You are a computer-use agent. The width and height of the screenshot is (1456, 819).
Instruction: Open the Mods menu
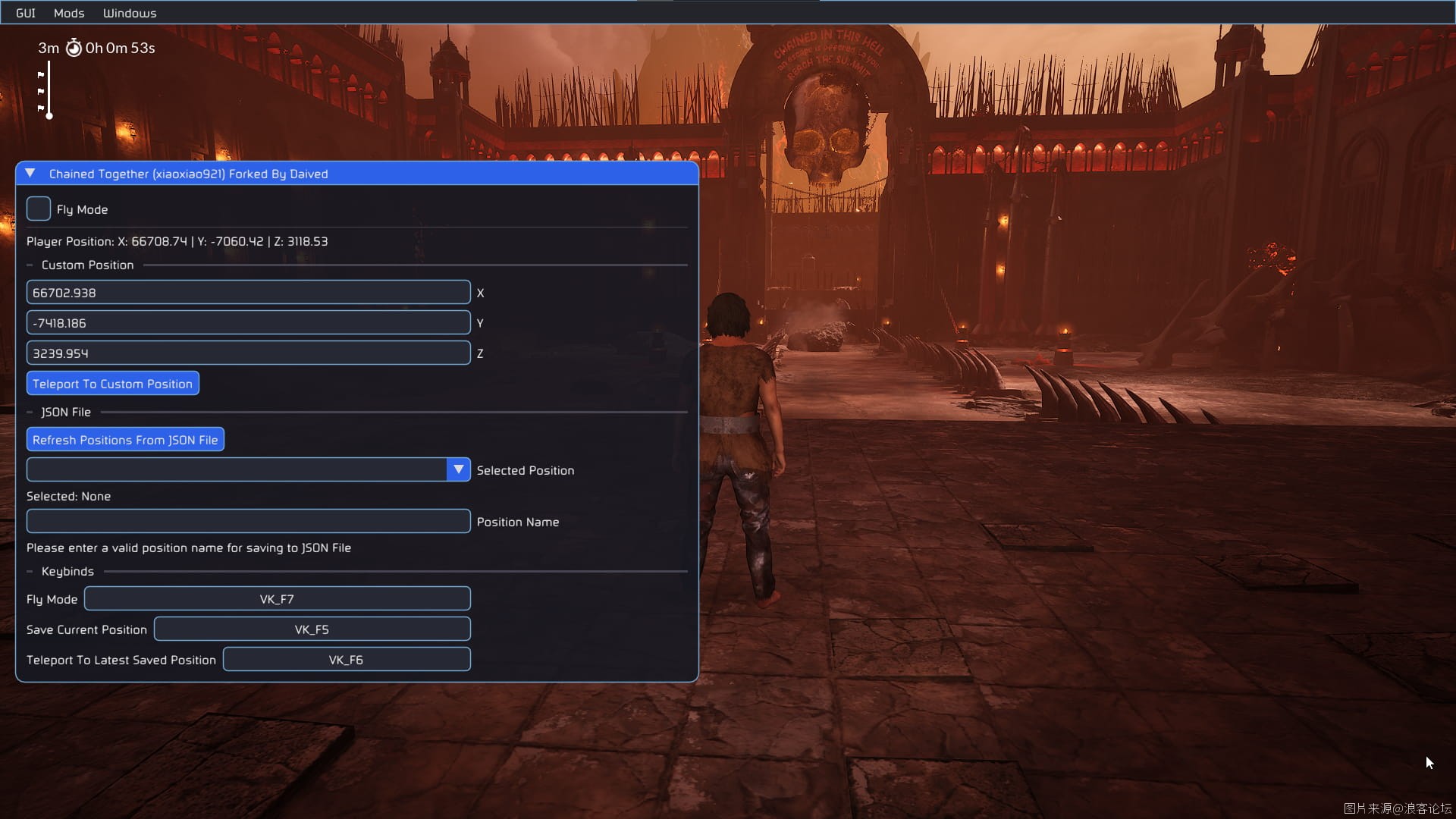pos(69,13)
